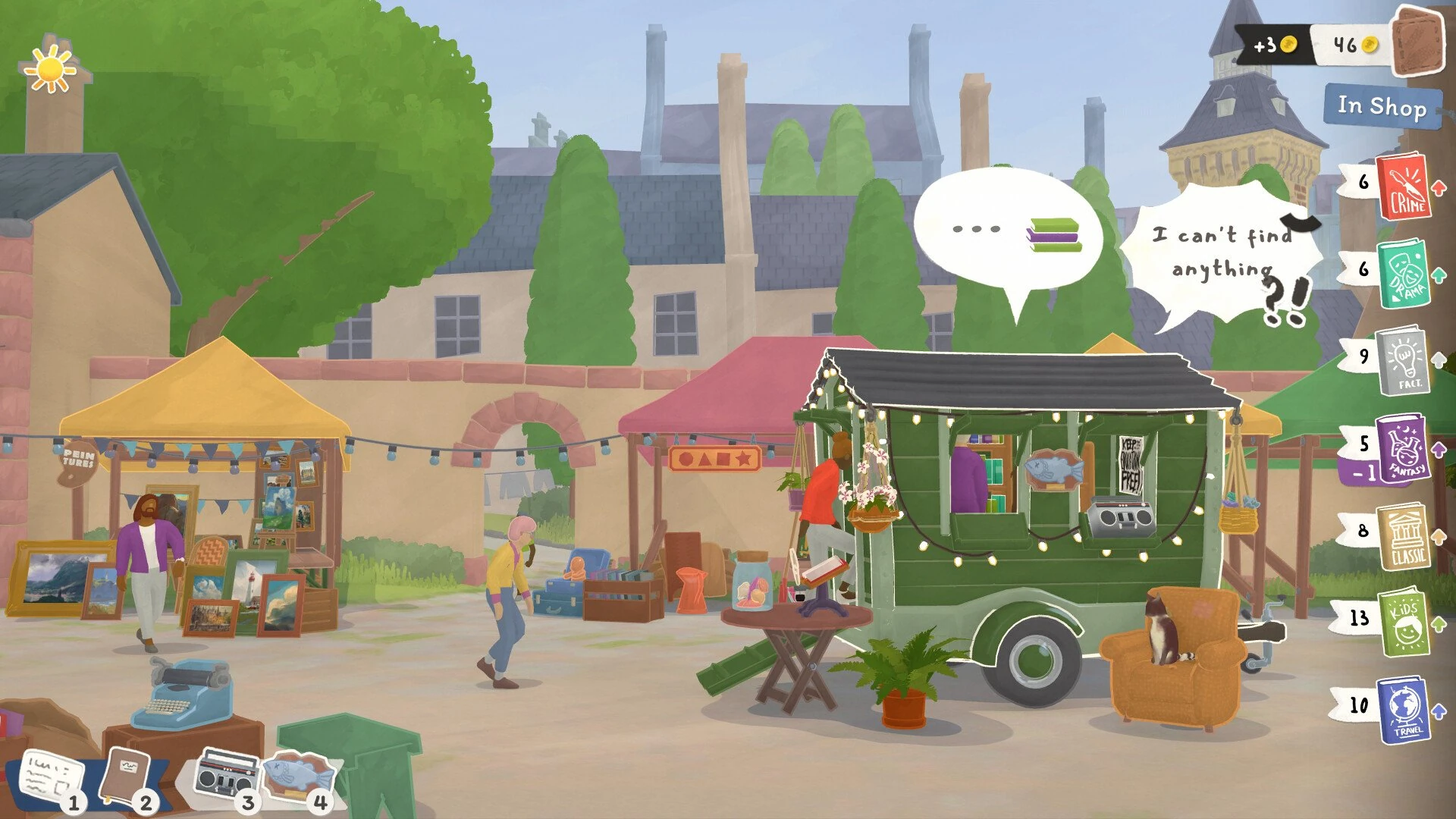Screen dimensions: 1456x819
Task: Select the Travel book genre
Action: pos(1404,710)
